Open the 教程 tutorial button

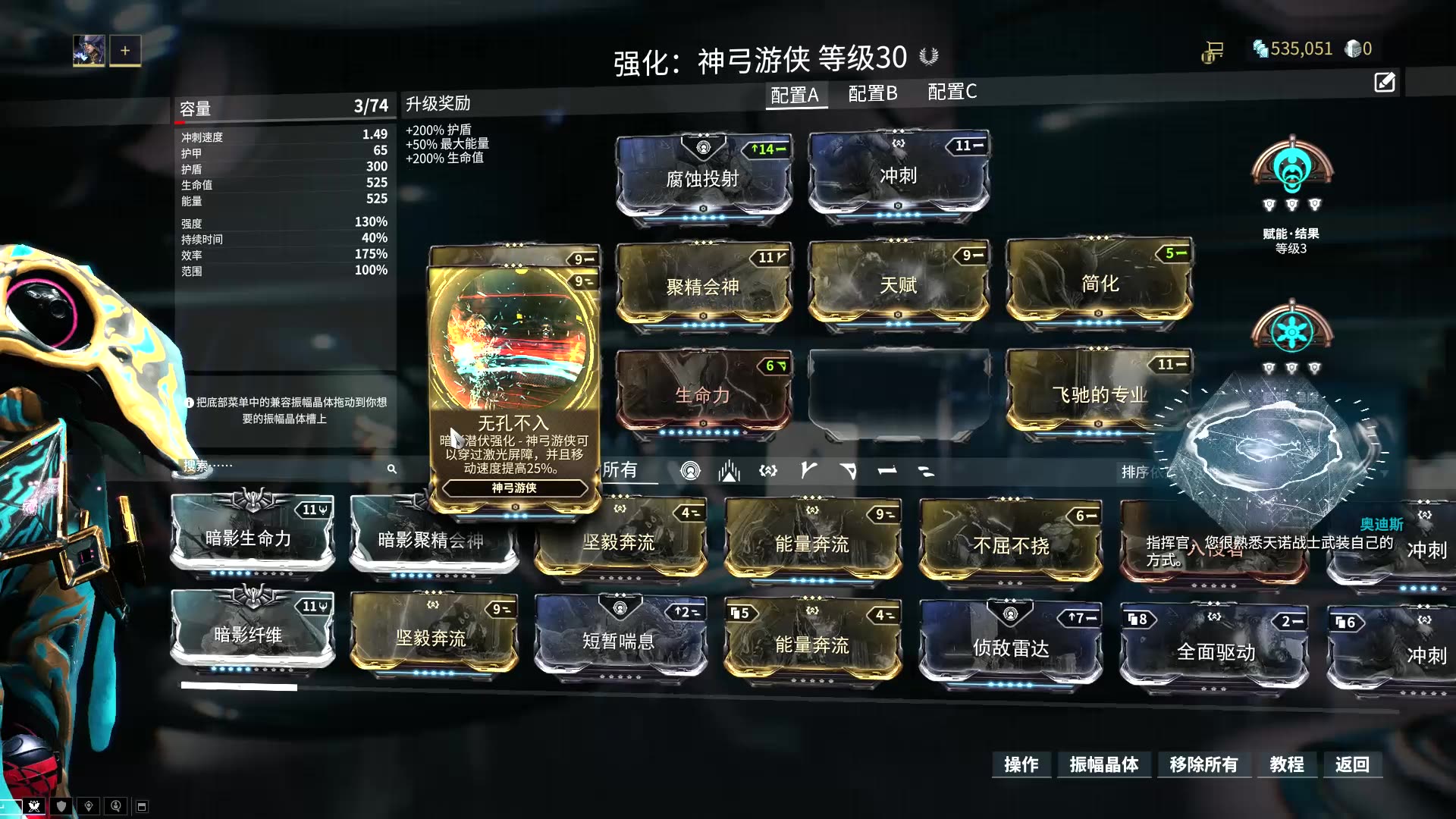[1287, 765]
